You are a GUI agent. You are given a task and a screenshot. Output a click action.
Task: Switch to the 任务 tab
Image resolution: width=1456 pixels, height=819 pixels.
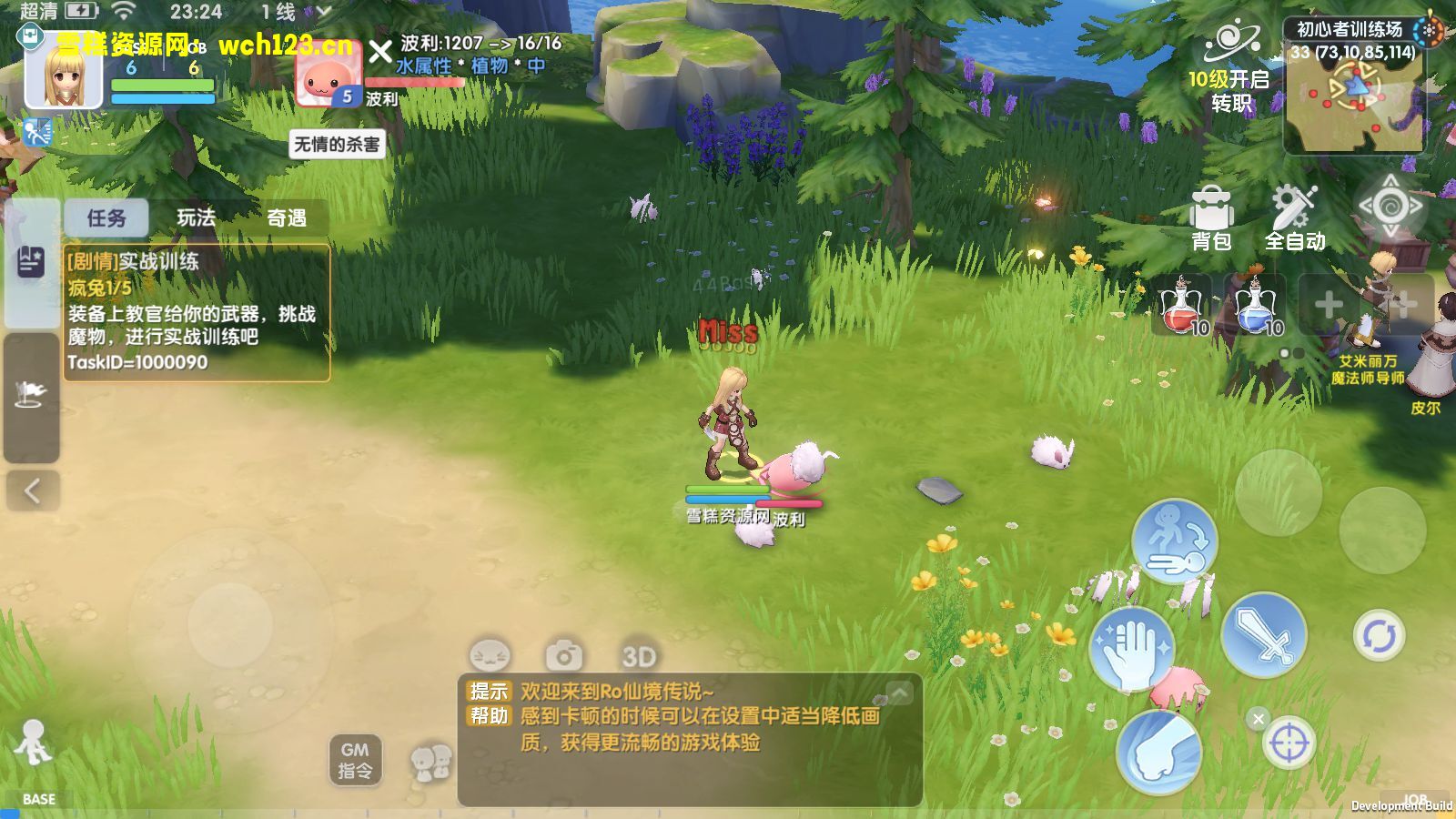(106, 218)
